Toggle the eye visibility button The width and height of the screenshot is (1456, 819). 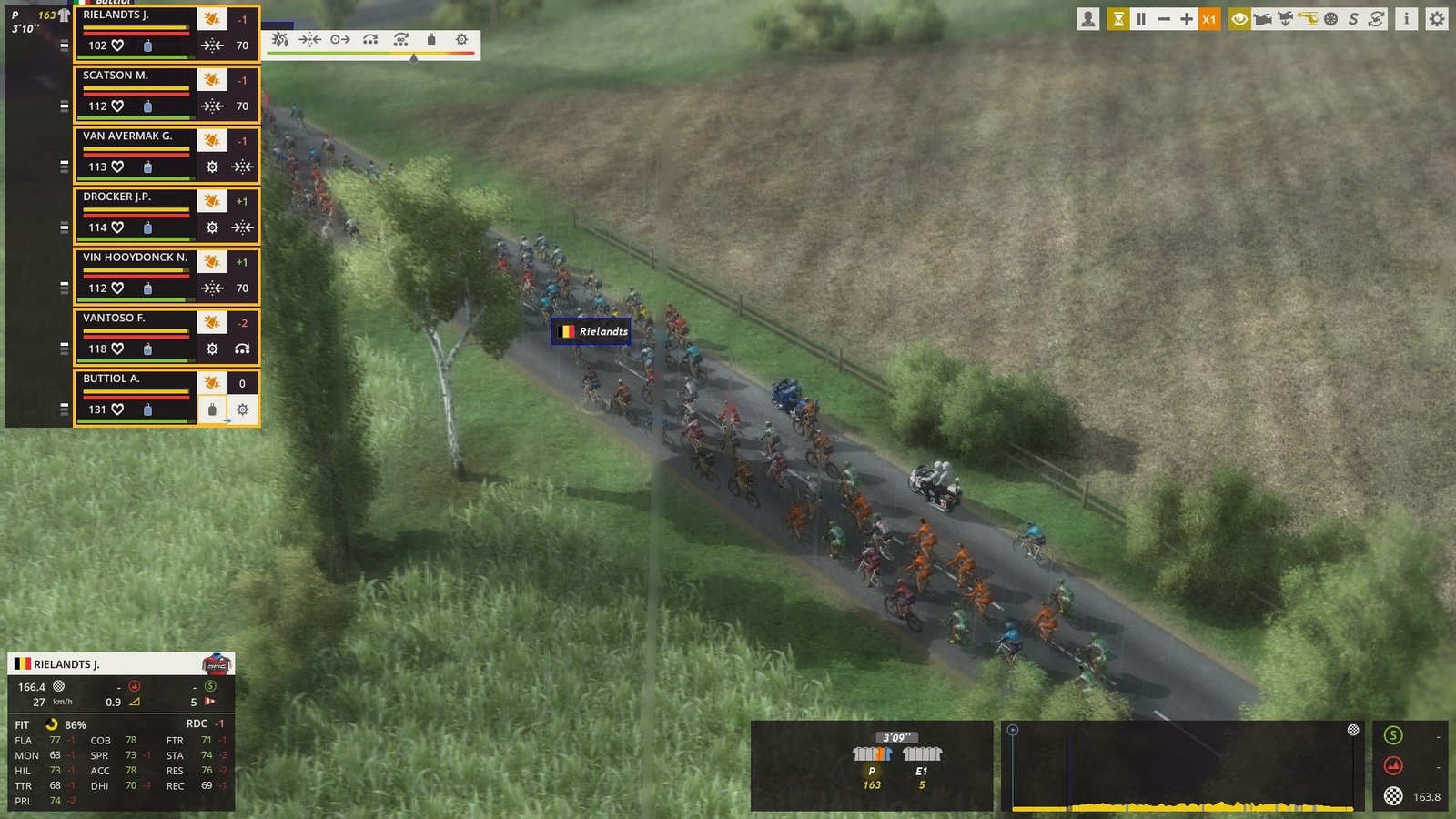point(1239,19)
